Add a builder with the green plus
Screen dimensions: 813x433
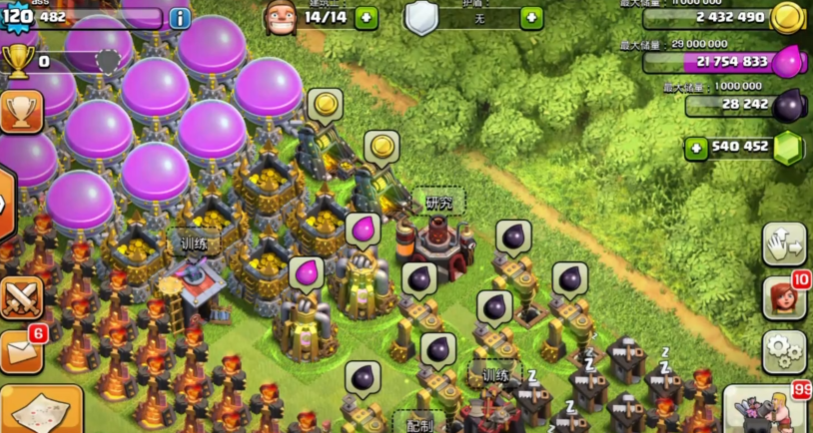coord(367,17)
